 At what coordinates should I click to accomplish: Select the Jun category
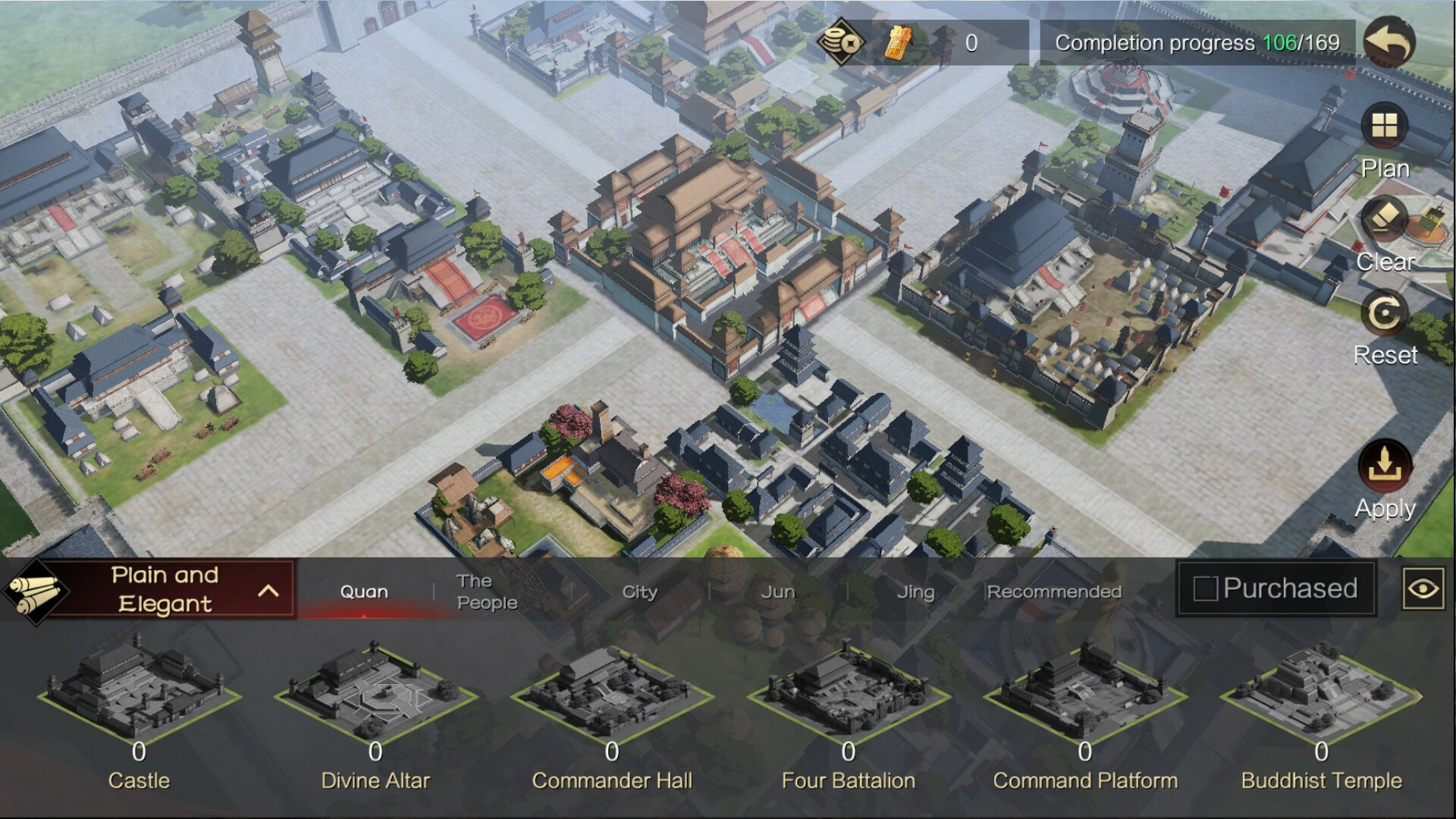click(777, 591)
